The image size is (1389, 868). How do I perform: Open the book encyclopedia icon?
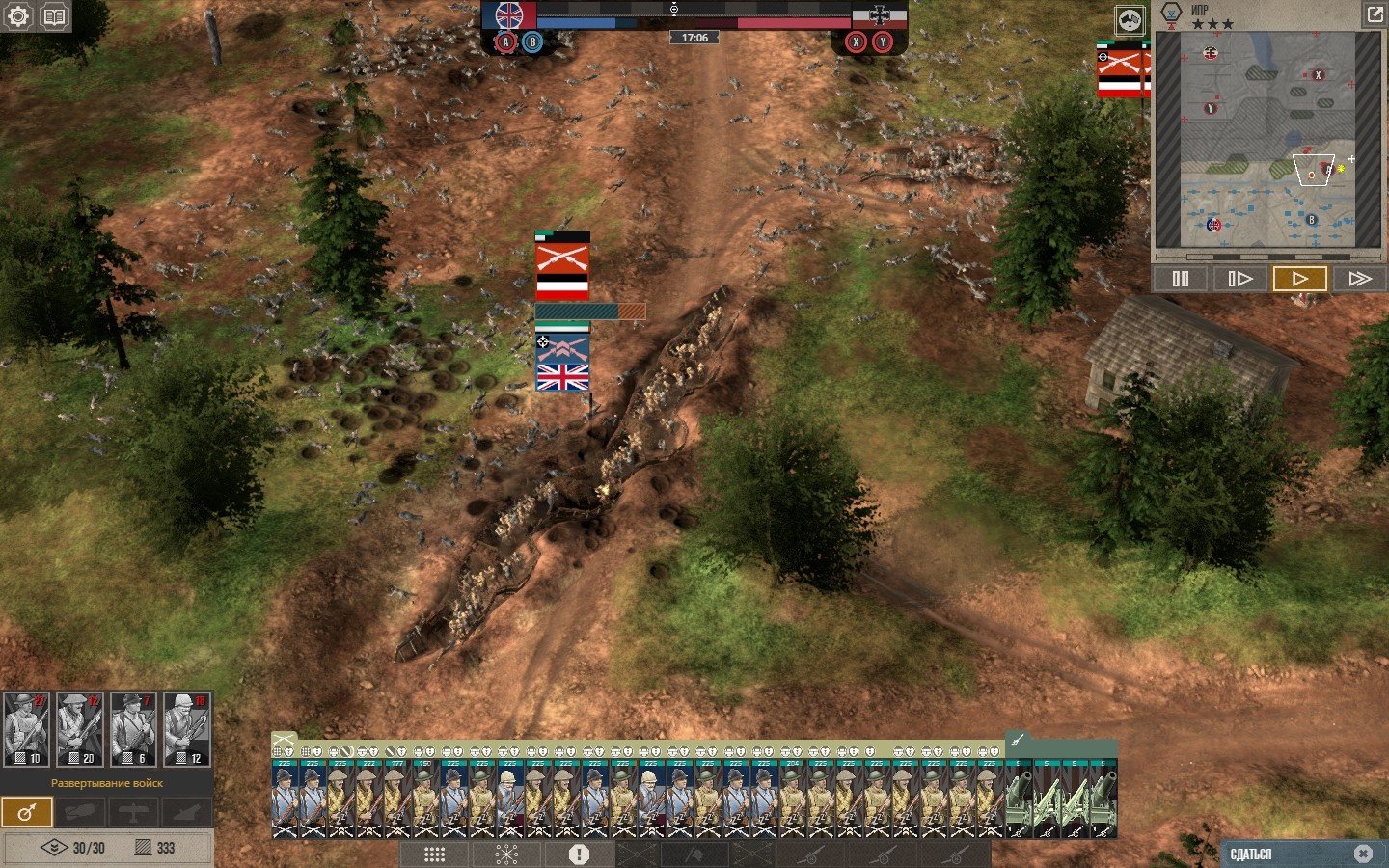(x=55, y=16)
